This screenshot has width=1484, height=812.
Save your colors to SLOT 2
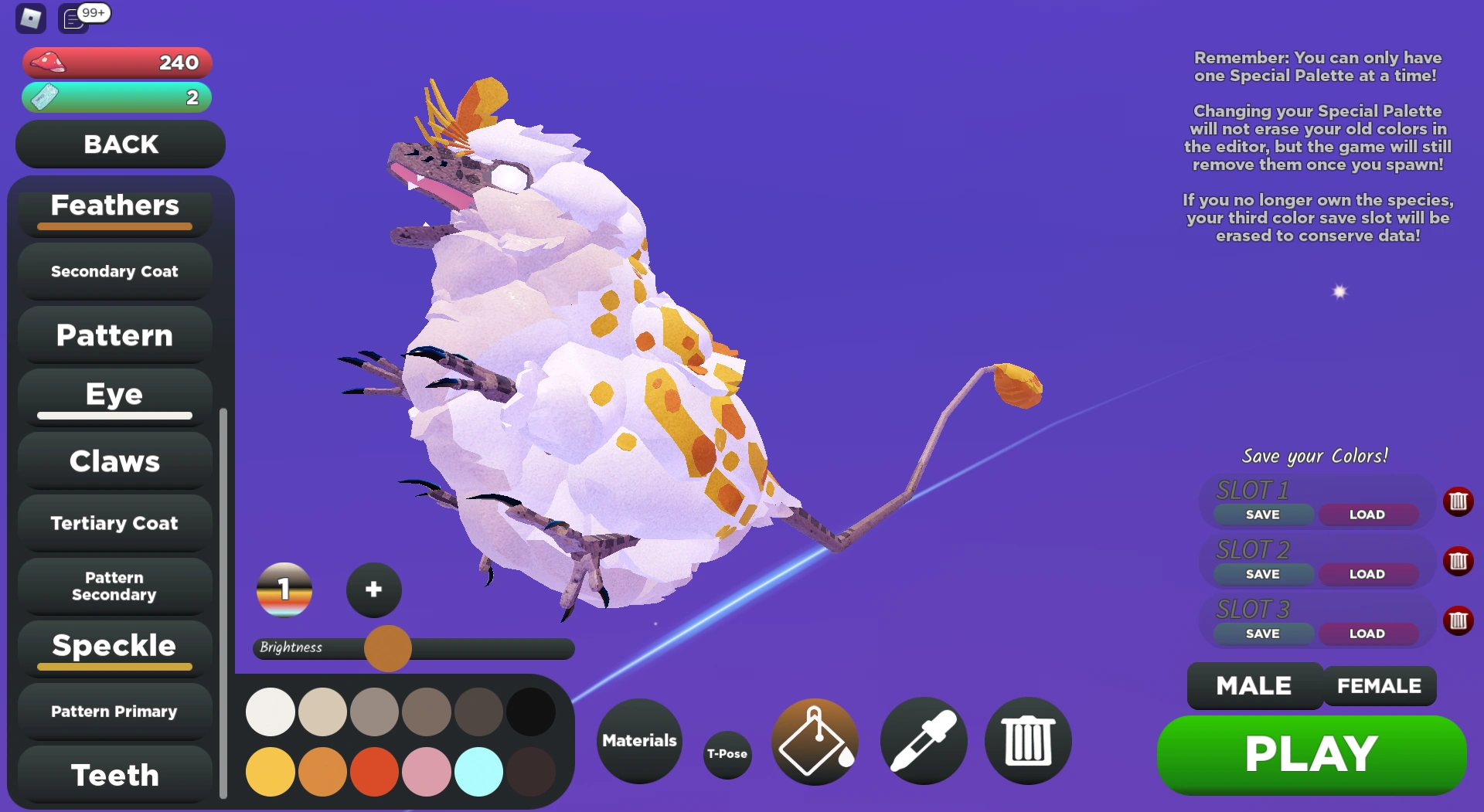[x=1261, y=573]
